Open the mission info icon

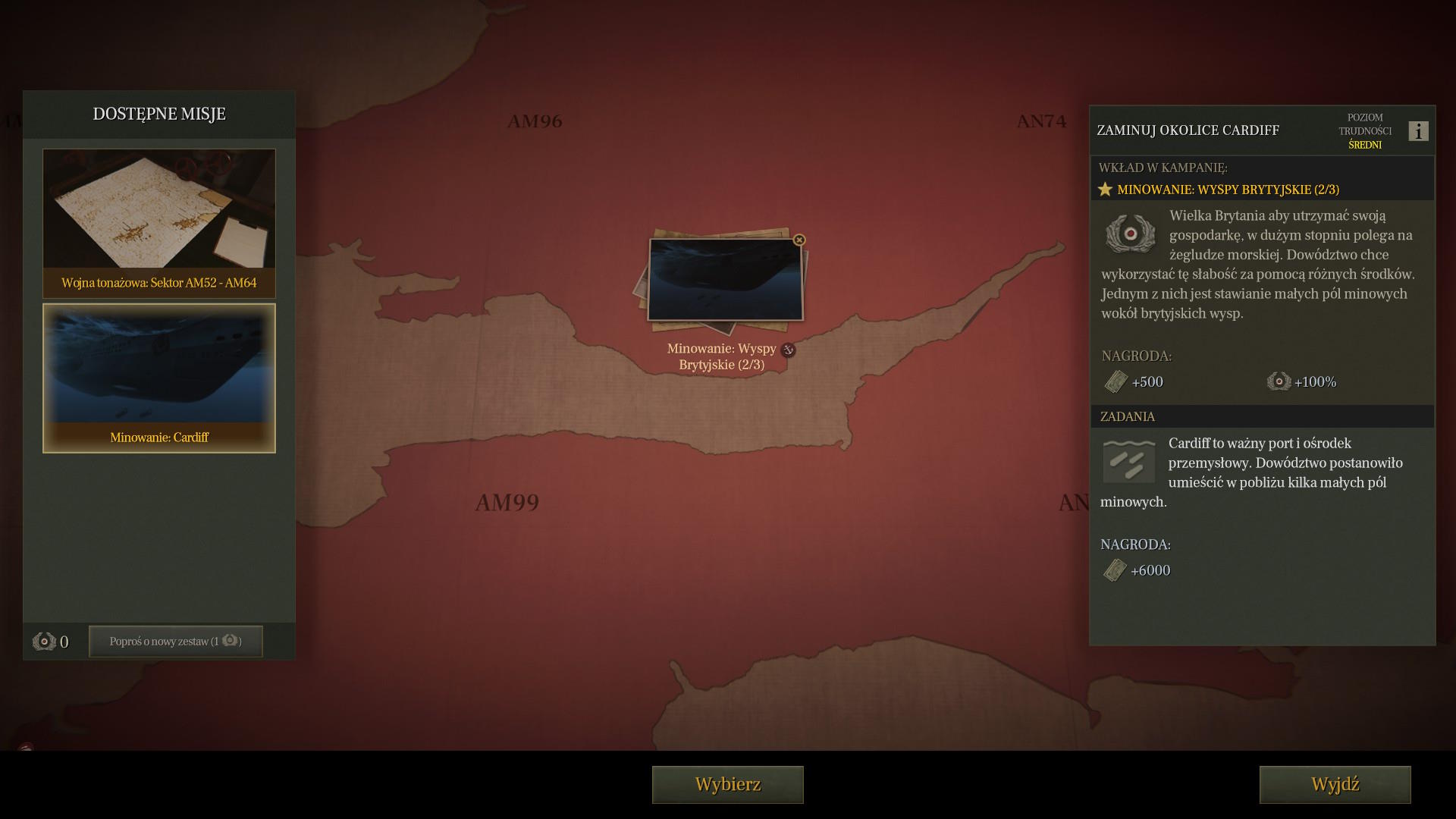click(1418, 131)
